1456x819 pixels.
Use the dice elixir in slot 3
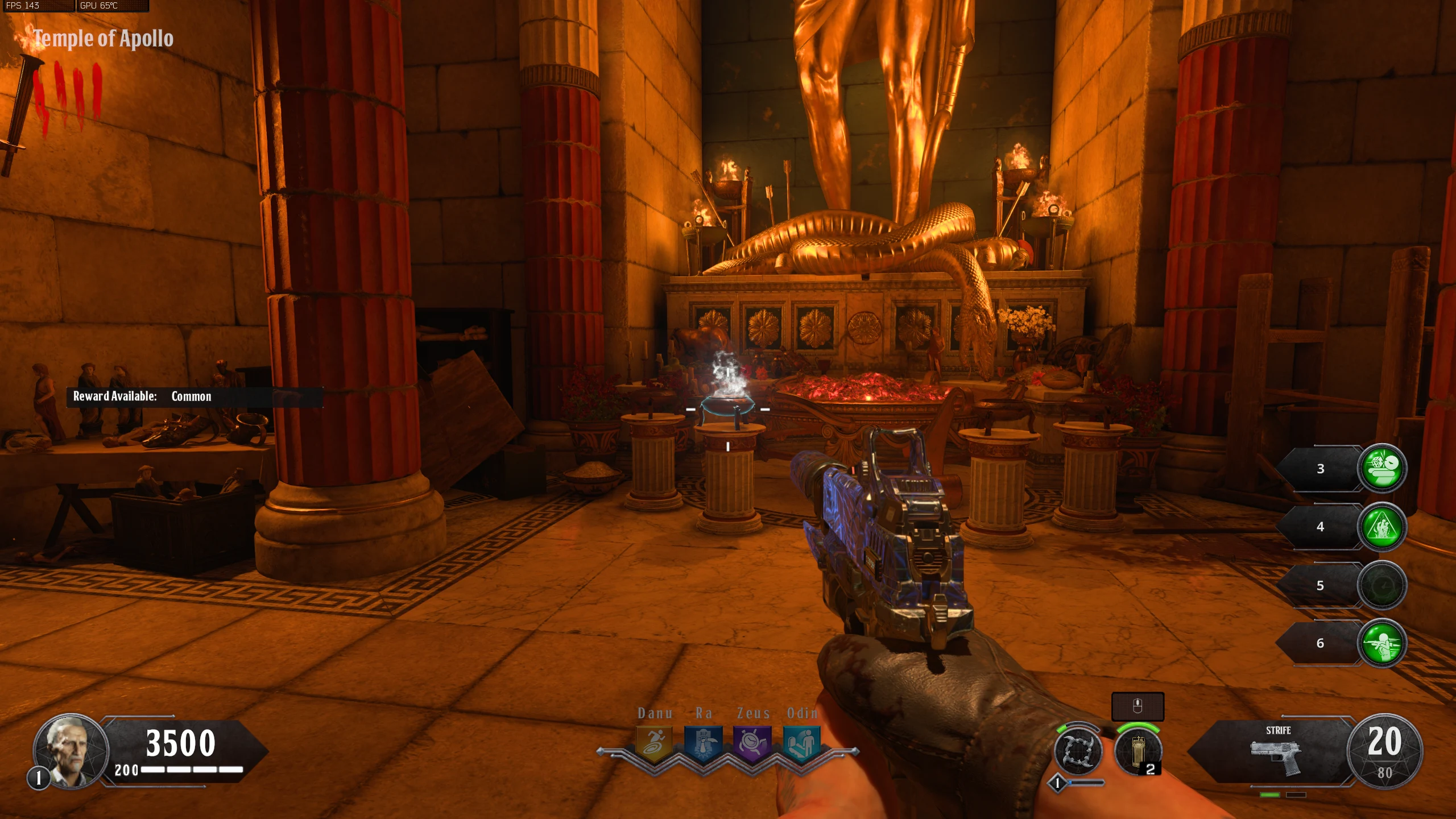1381,468
